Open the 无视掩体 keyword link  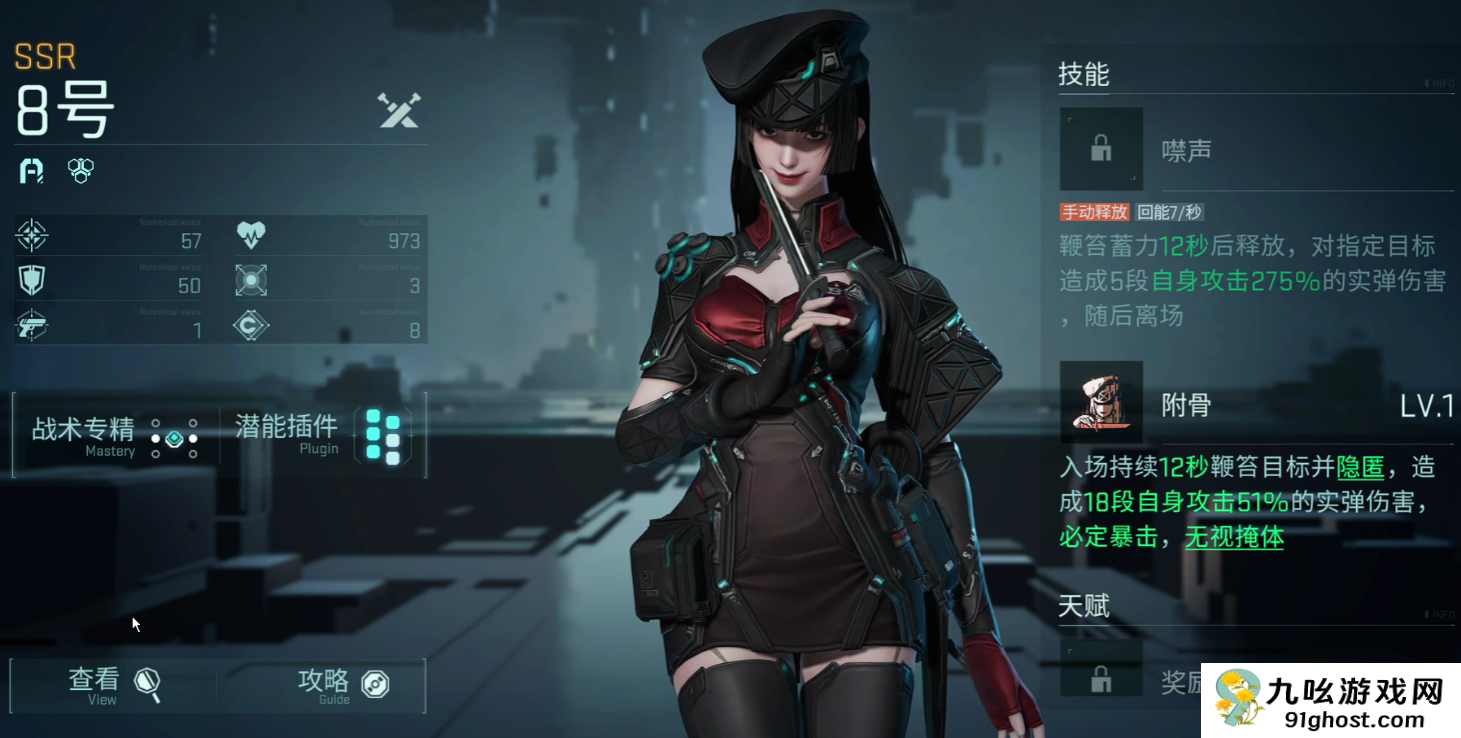[x=1234, y=537]
